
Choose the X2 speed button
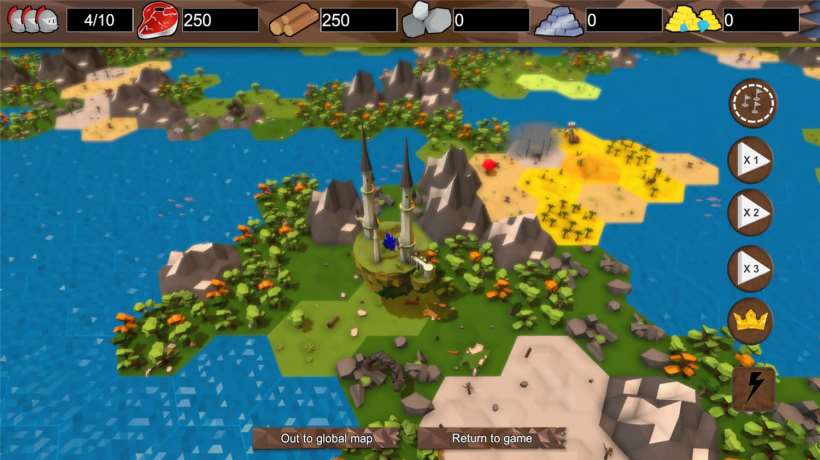click(750, 213)
